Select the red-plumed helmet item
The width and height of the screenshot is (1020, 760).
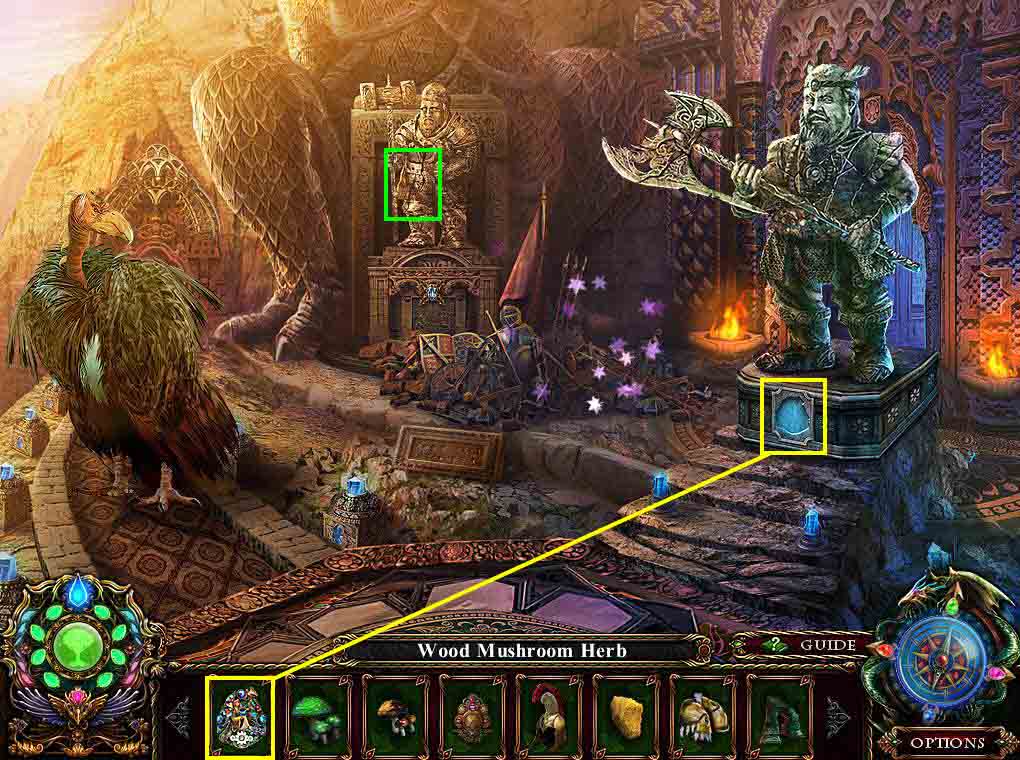(548, 716)
